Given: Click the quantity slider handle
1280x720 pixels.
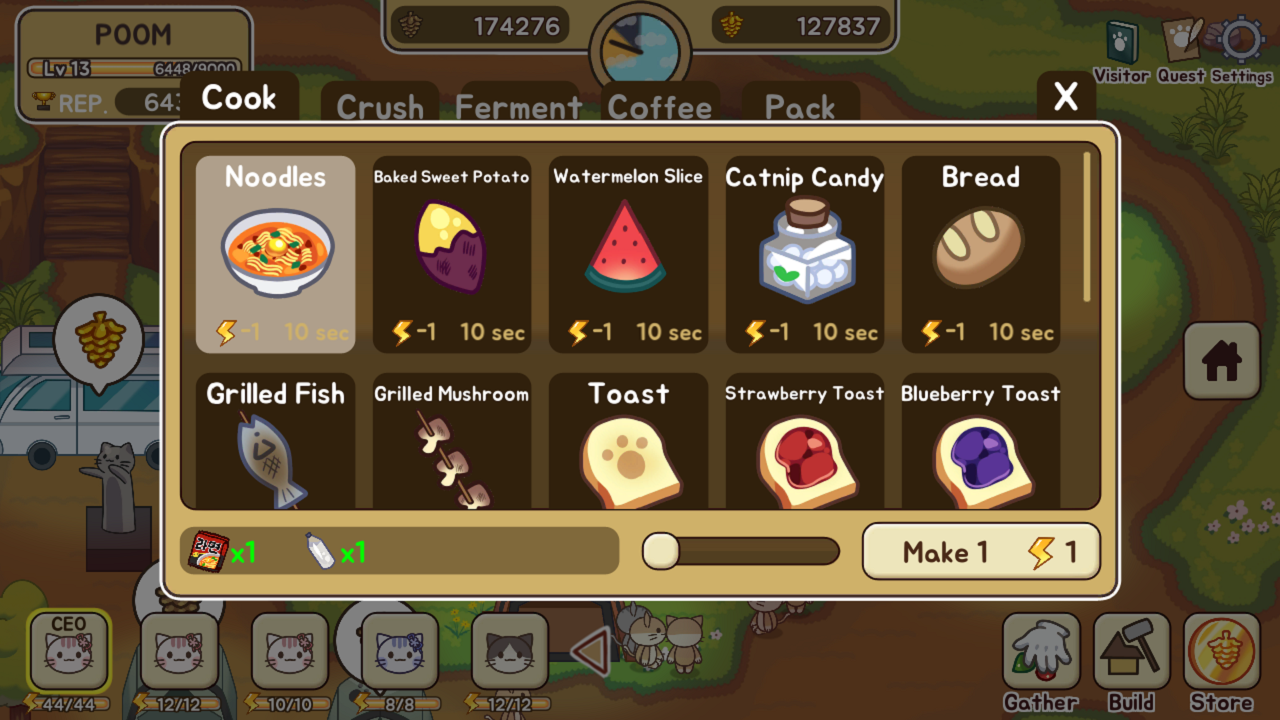Looking at the screenshot, I should pos(661,551).
